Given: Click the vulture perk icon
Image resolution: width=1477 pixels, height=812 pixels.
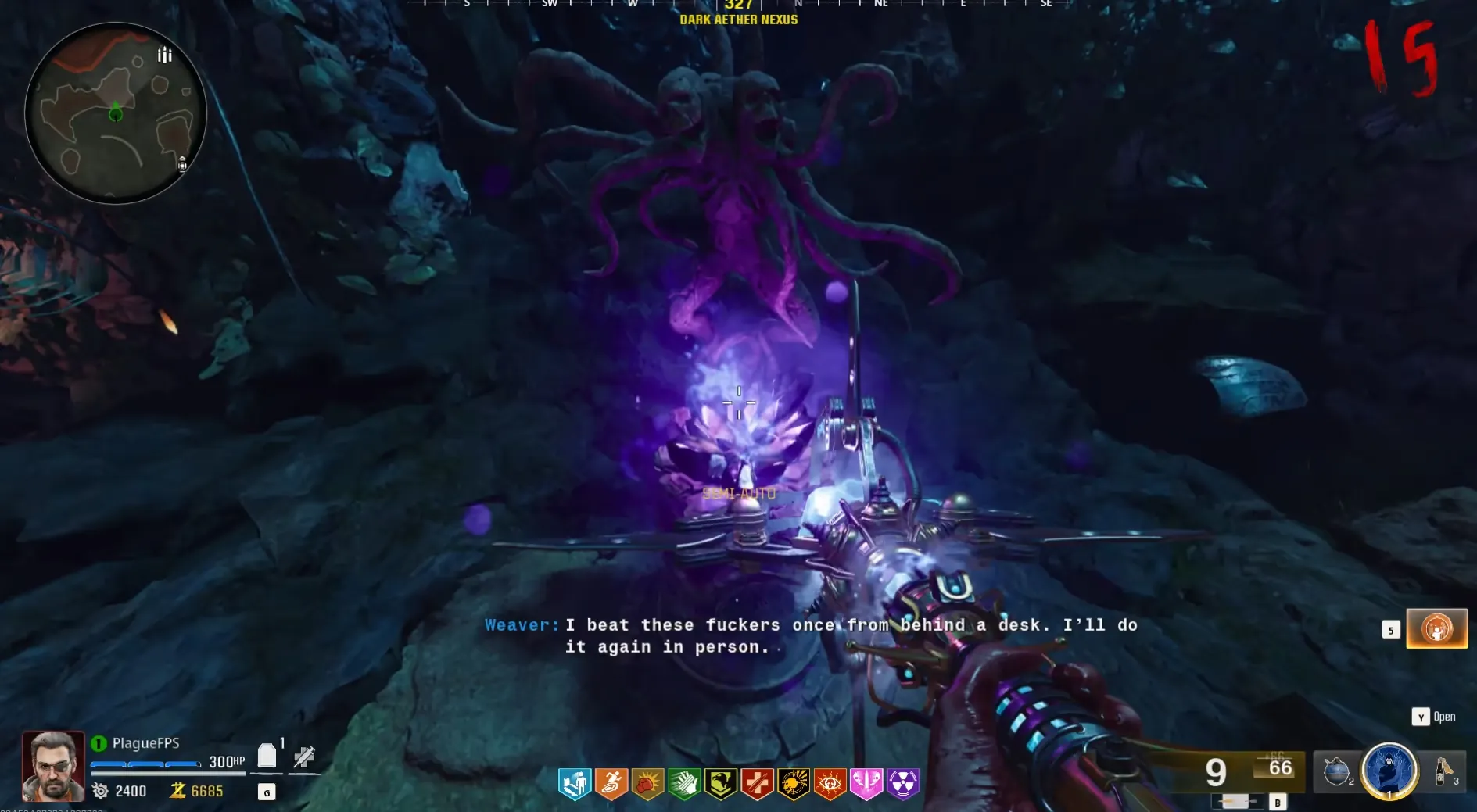Looking at the screenshot, I should (x=720, y=784).
